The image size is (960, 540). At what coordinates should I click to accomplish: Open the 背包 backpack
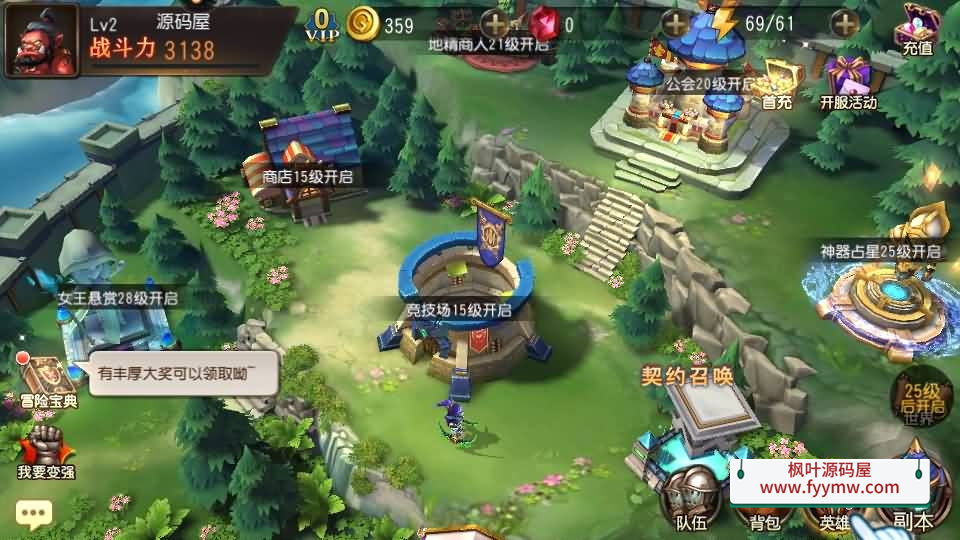pyautogui.click(x=758, y=512)
